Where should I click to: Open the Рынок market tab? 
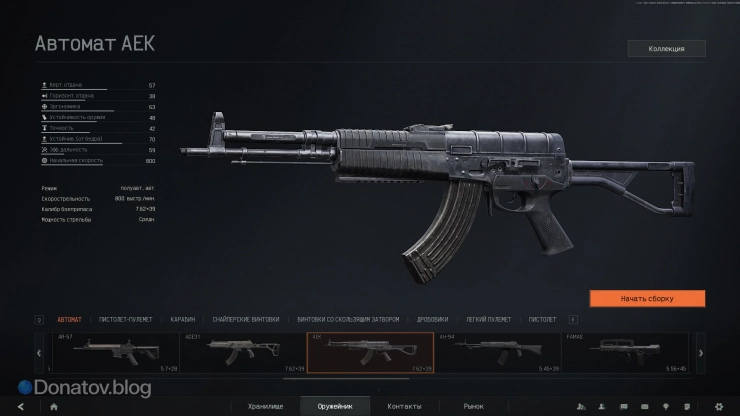point(473,406)
